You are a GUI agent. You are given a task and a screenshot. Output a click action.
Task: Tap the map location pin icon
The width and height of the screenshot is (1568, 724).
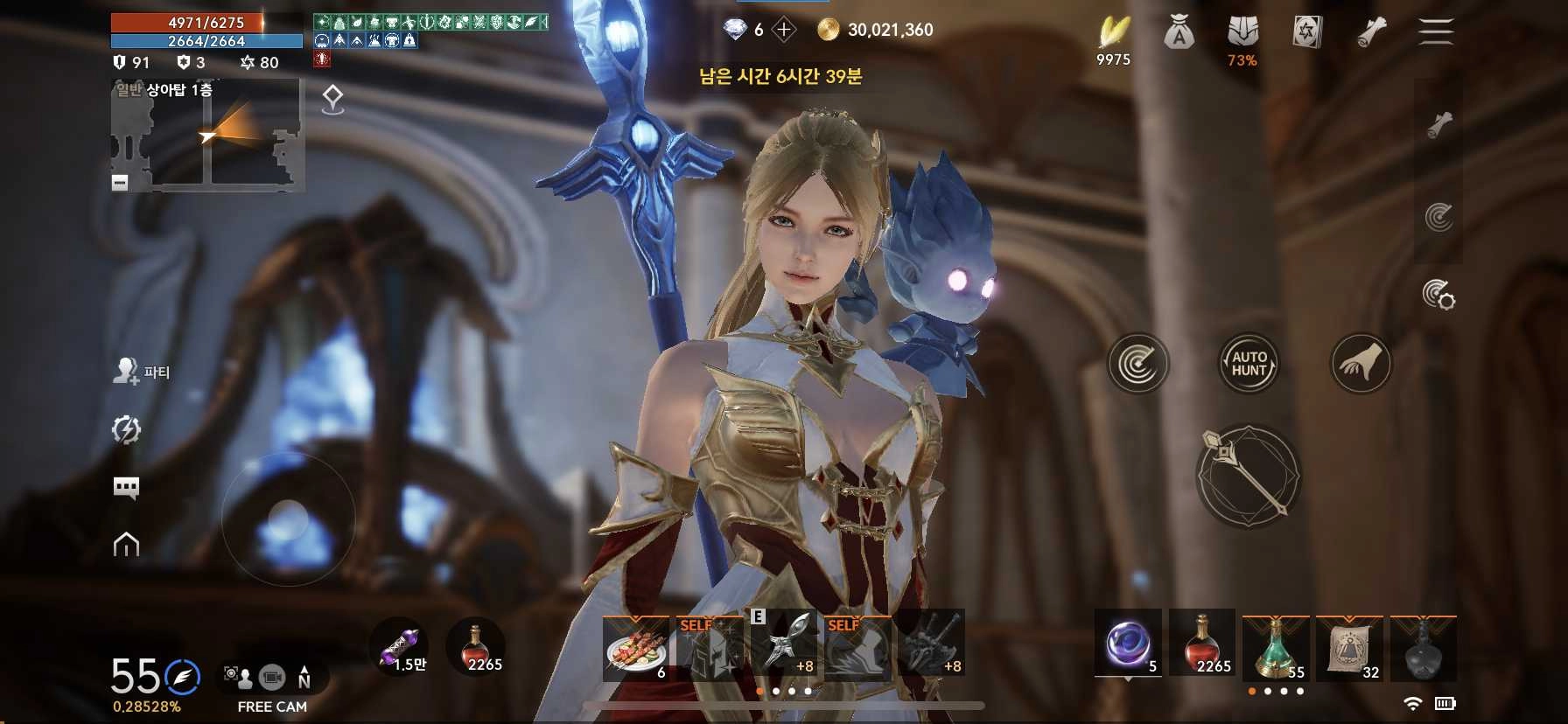click(x=332, y=100)
